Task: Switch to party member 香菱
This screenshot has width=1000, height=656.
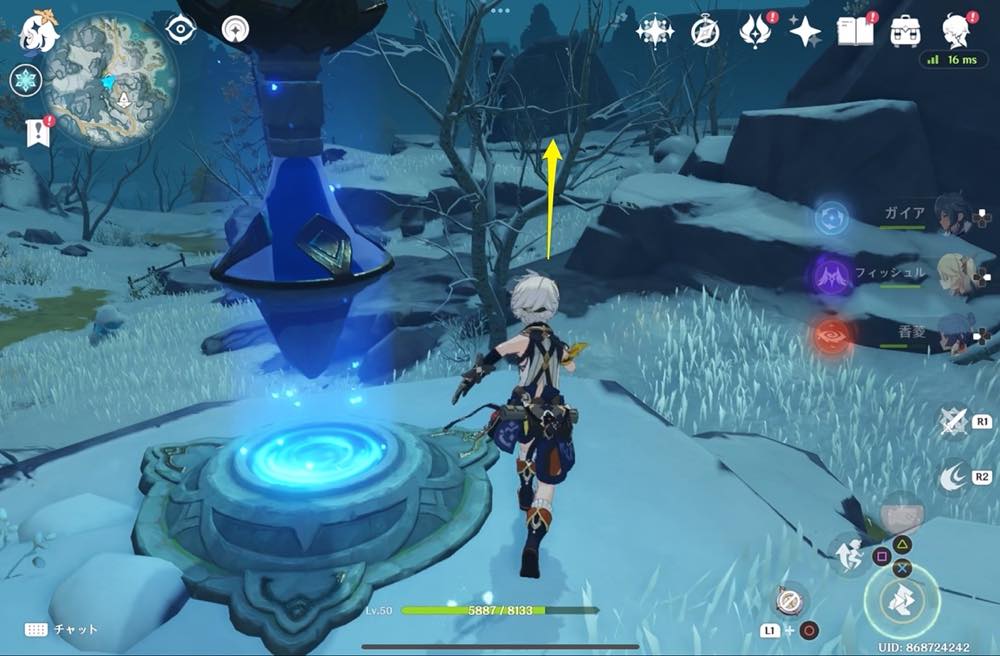Action: click(x=950, y=333)
